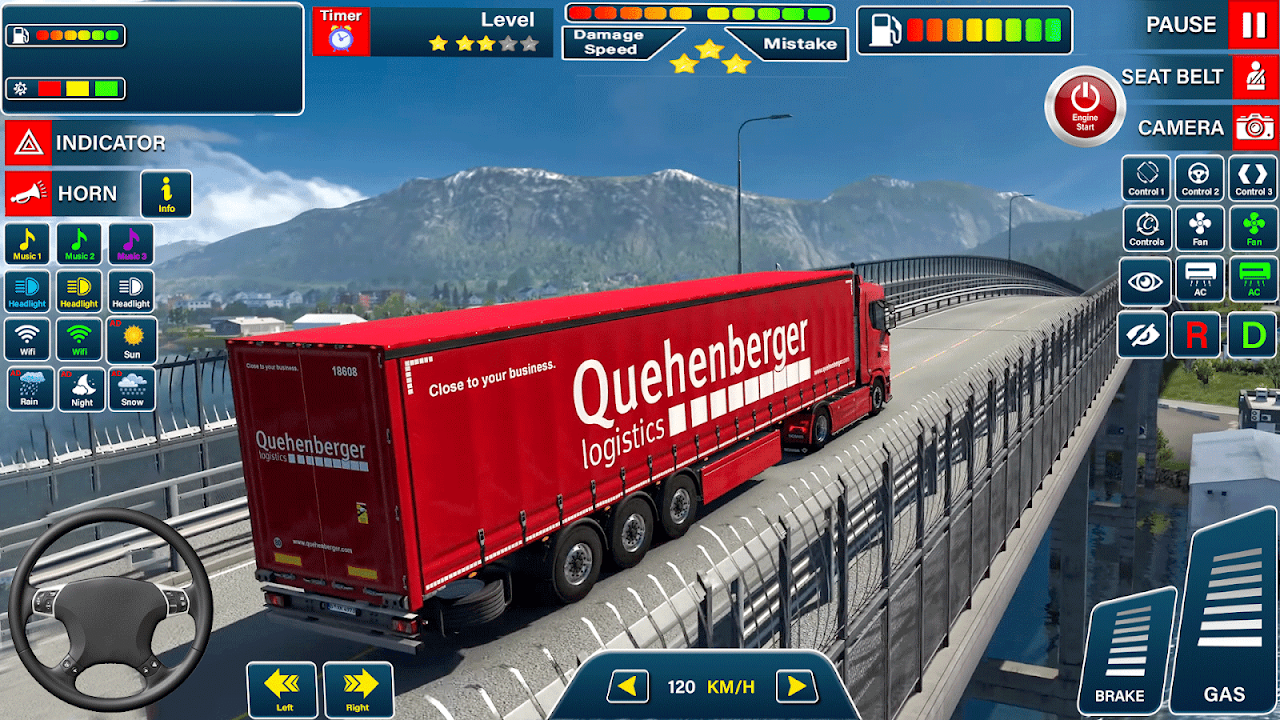The width and height of the screenshot is (1280, 720).
Task: Play Music 3 track
Action: [131, 244]
